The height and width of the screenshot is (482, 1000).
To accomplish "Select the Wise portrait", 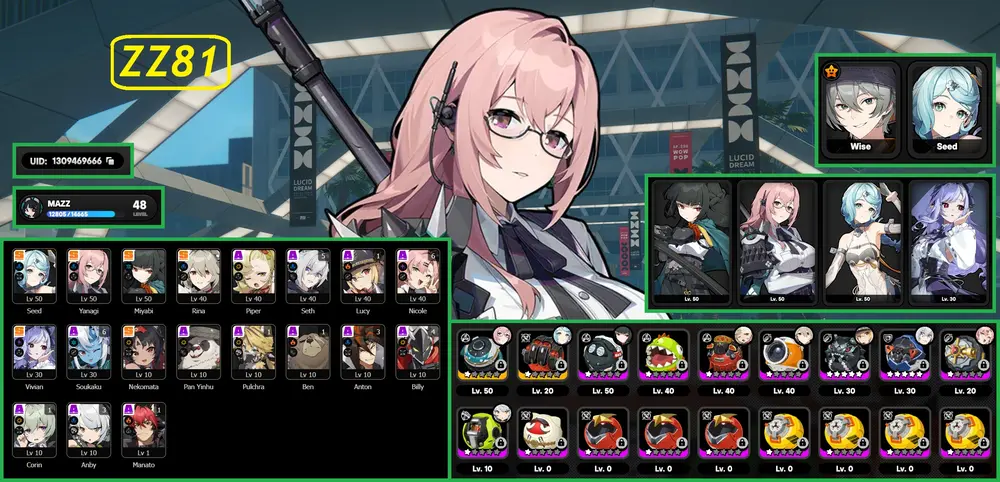I will (x=860, y=110).
